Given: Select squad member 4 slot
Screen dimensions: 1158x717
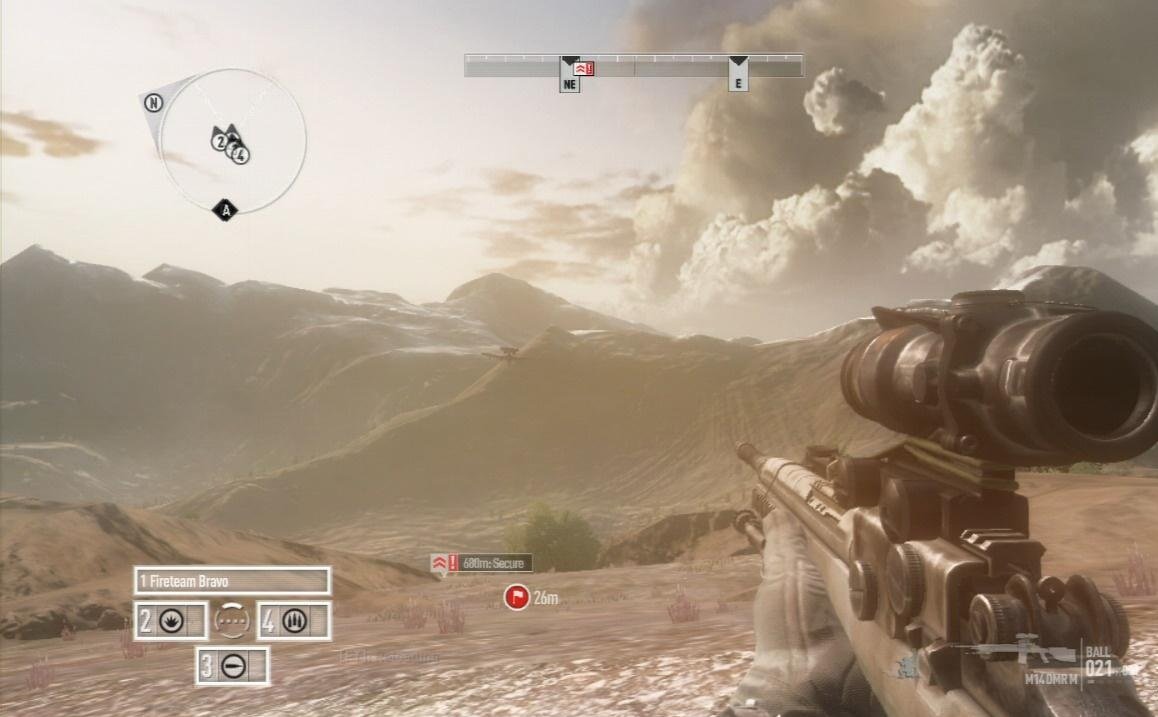Looking at the screenshot, I should point(294,621).
